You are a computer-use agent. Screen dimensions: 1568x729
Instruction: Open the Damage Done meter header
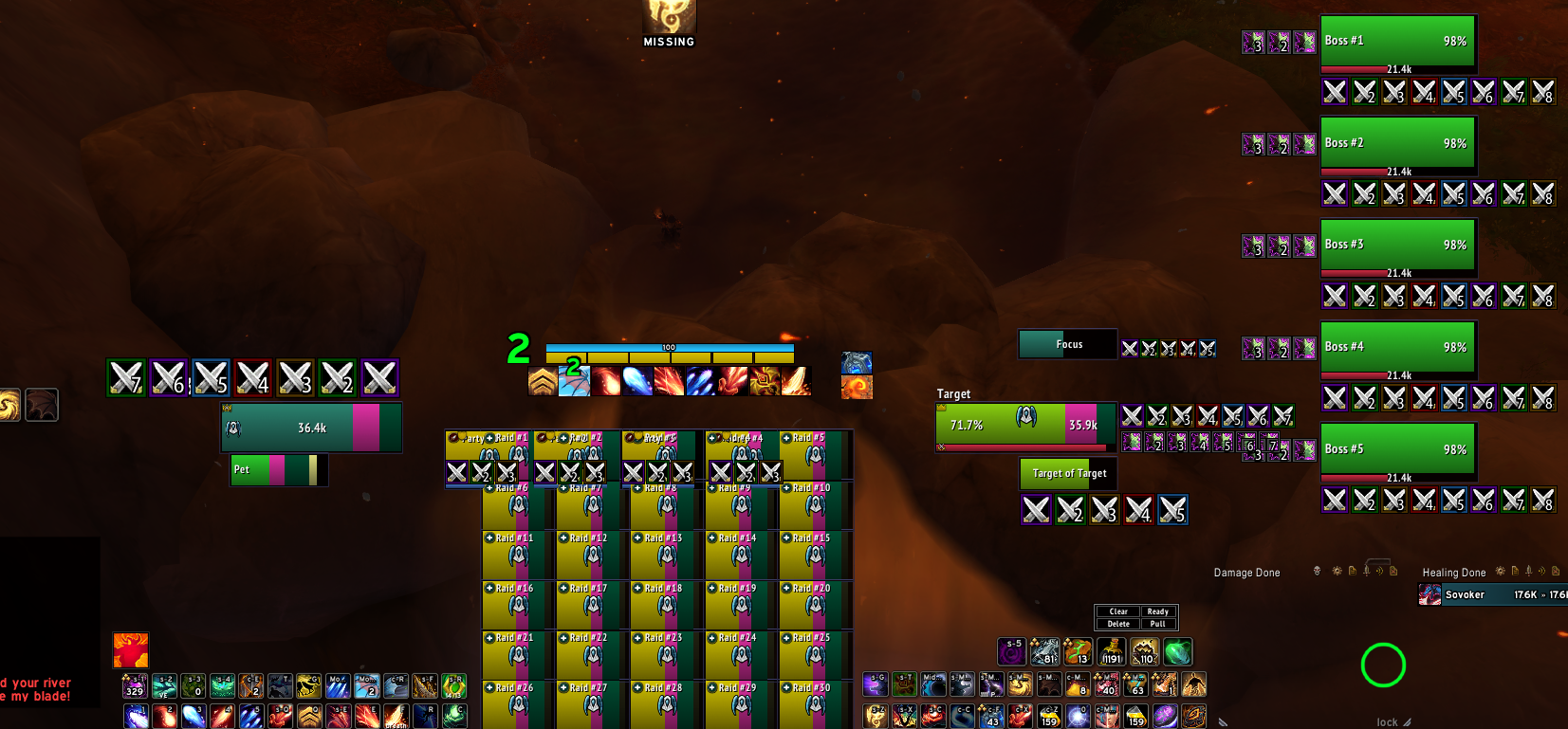[x=1246, y=573]
